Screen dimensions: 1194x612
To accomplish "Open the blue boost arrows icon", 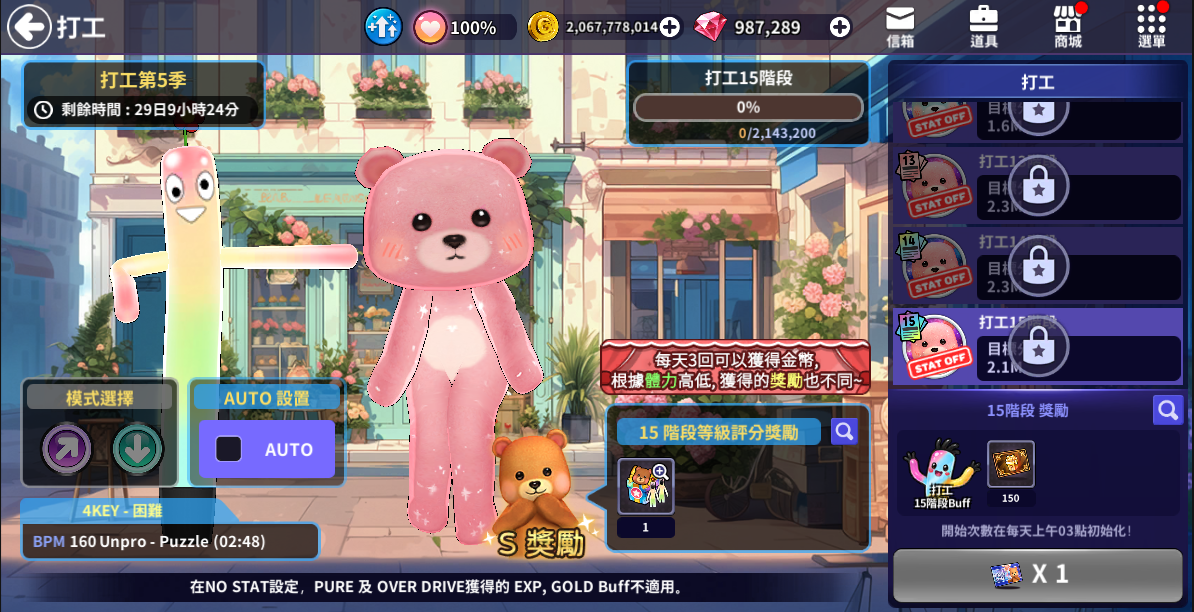I will (x=382, y=27).
